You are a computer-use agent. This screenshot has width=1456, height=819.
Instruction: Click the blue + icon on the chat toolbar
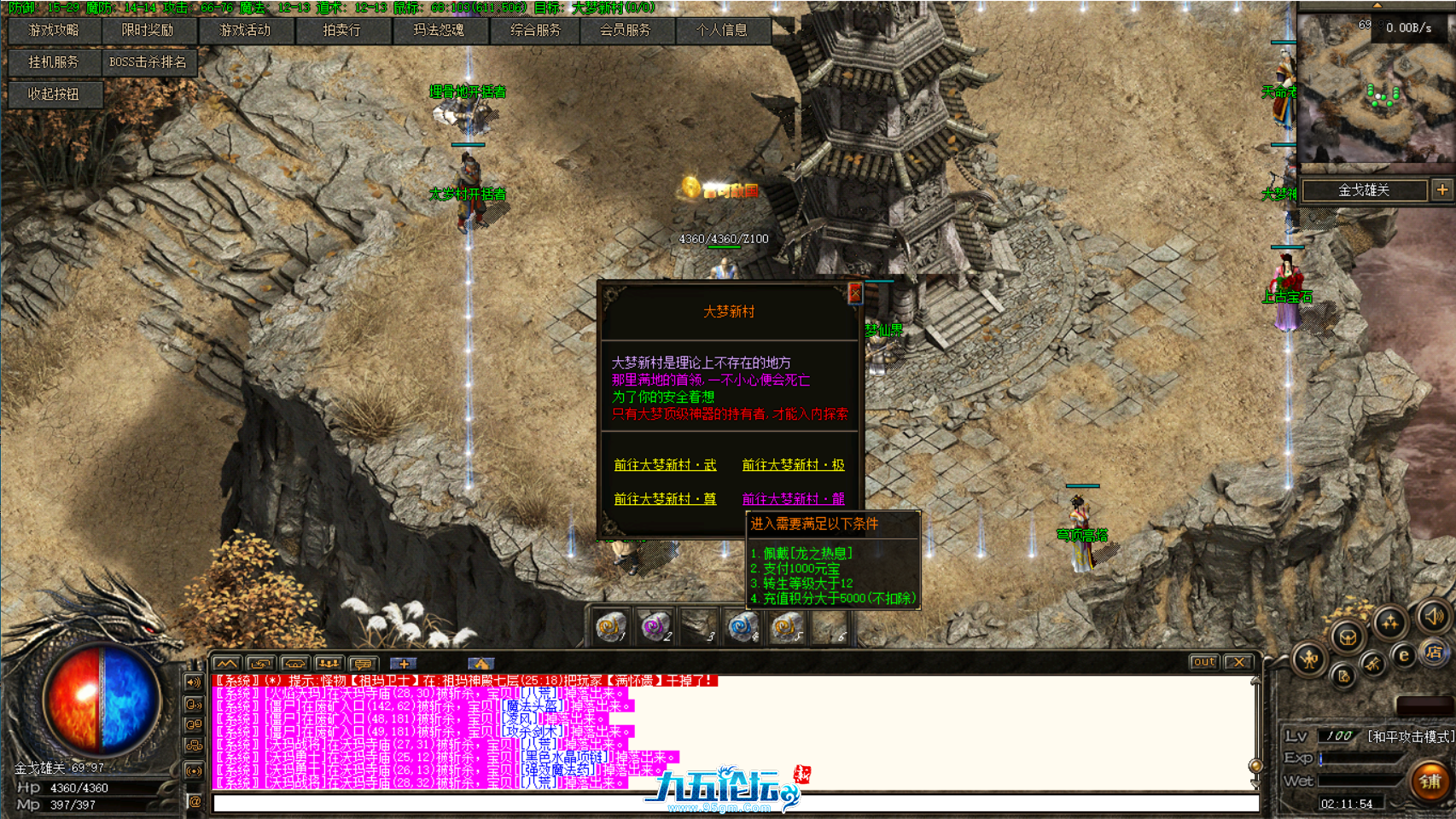point(403,664)
